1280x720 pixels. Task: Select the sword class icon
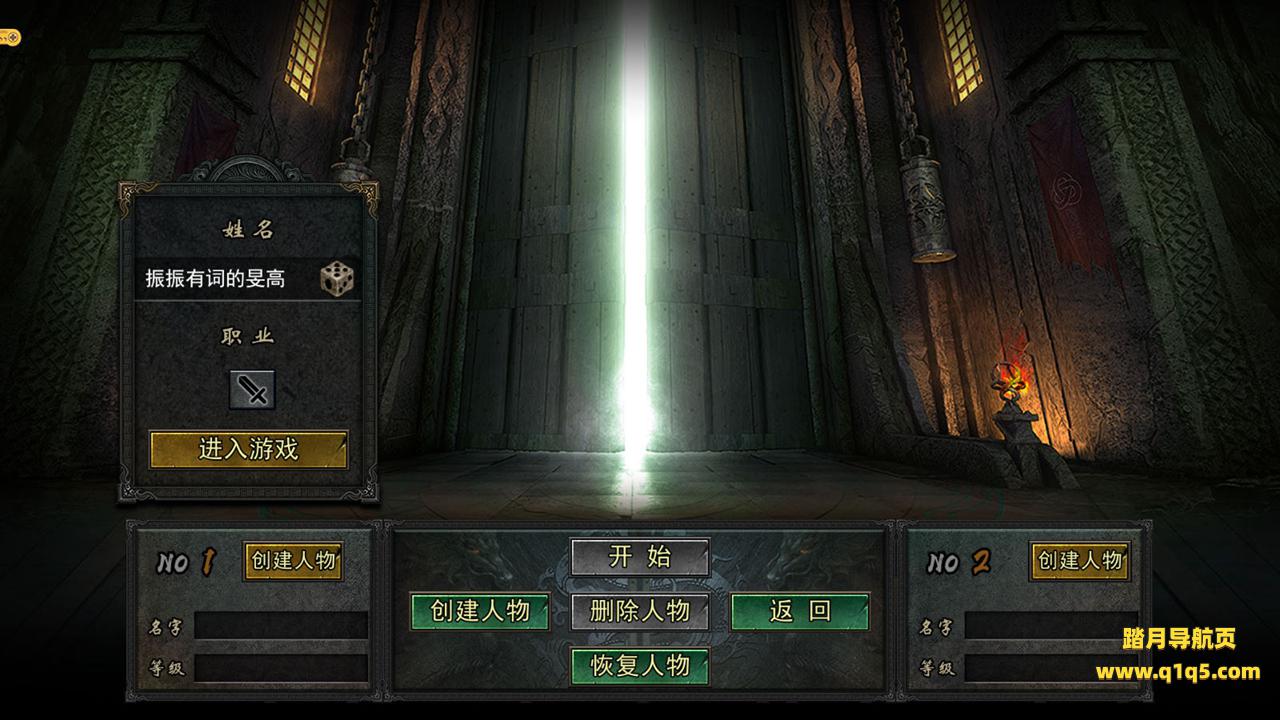[252, 390]
